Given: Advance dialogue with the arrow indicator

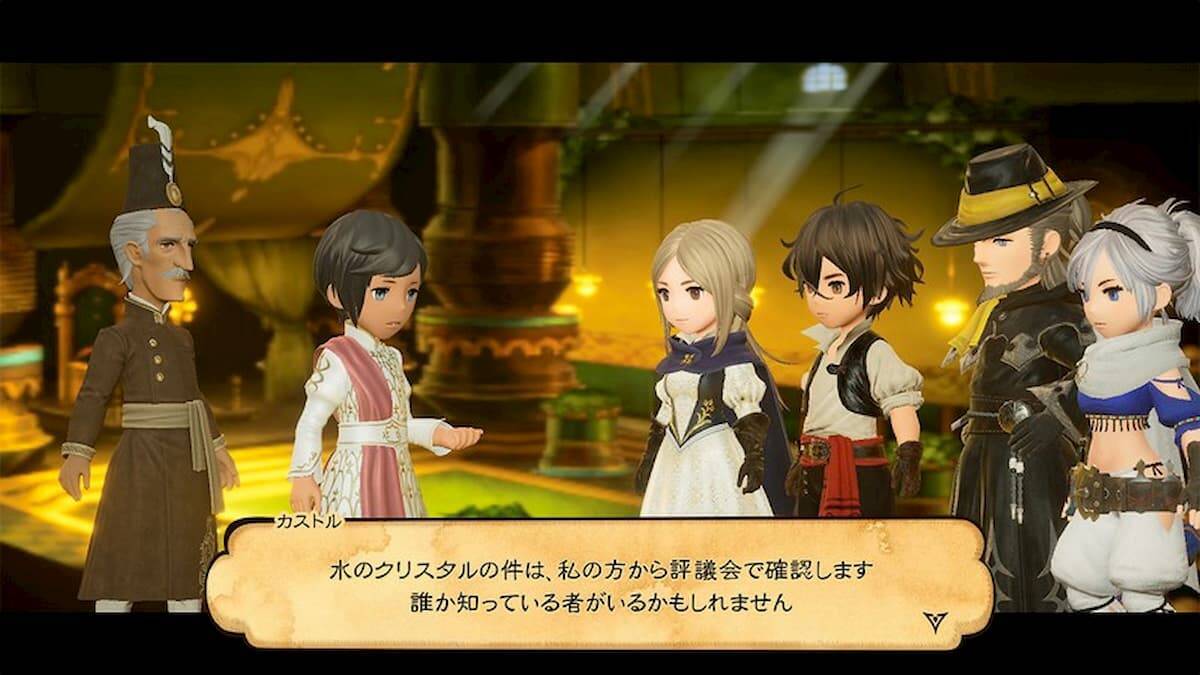Looking at the screenshot, I should click(935, 621).
